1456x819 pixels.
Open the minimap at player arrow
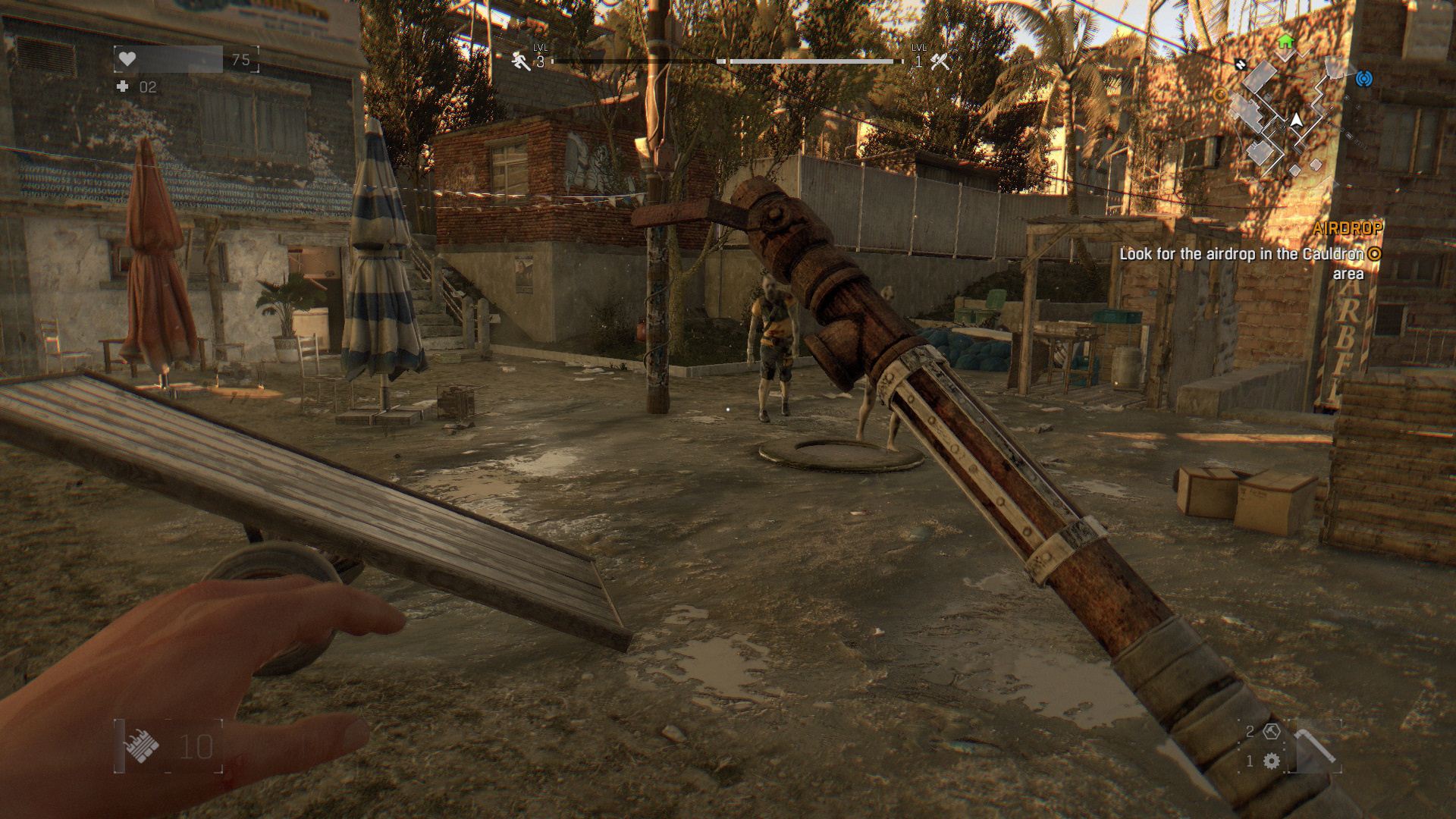[x=1297, y=120]
